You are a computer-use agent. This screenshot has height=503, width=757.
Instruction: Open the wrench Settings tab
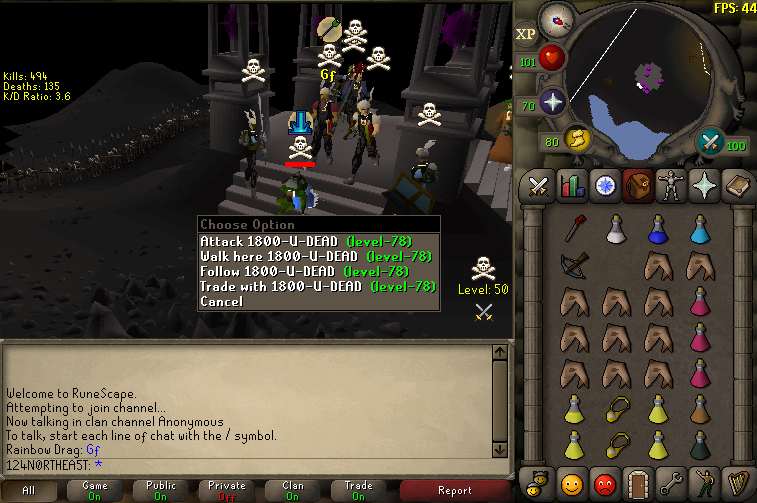pyautogui.click(x=668, y=485)
